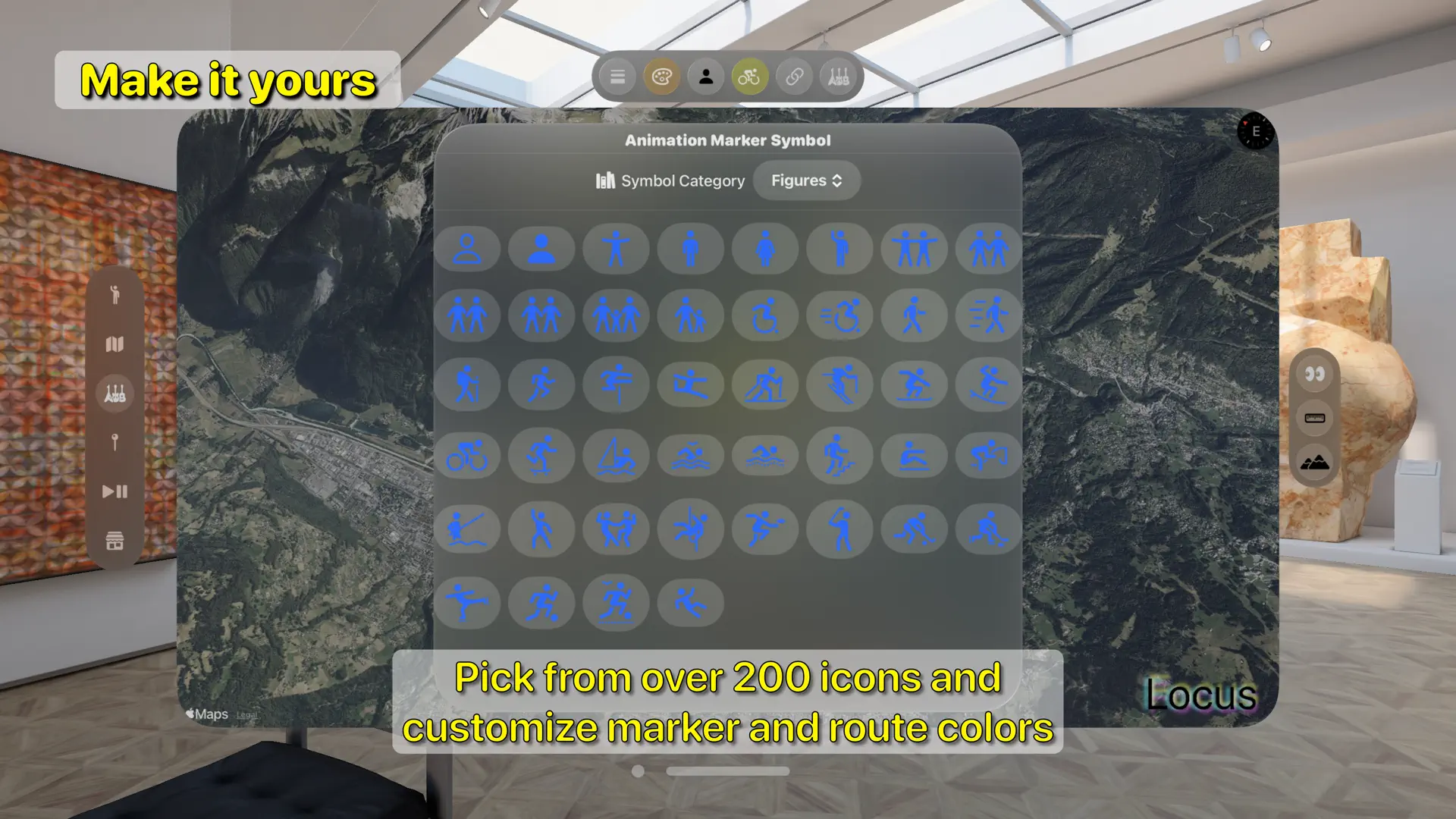The height and width of the screenshot is (819, 1456).
Task: Open the storefront icon in left sidebar
Action: 115,540
